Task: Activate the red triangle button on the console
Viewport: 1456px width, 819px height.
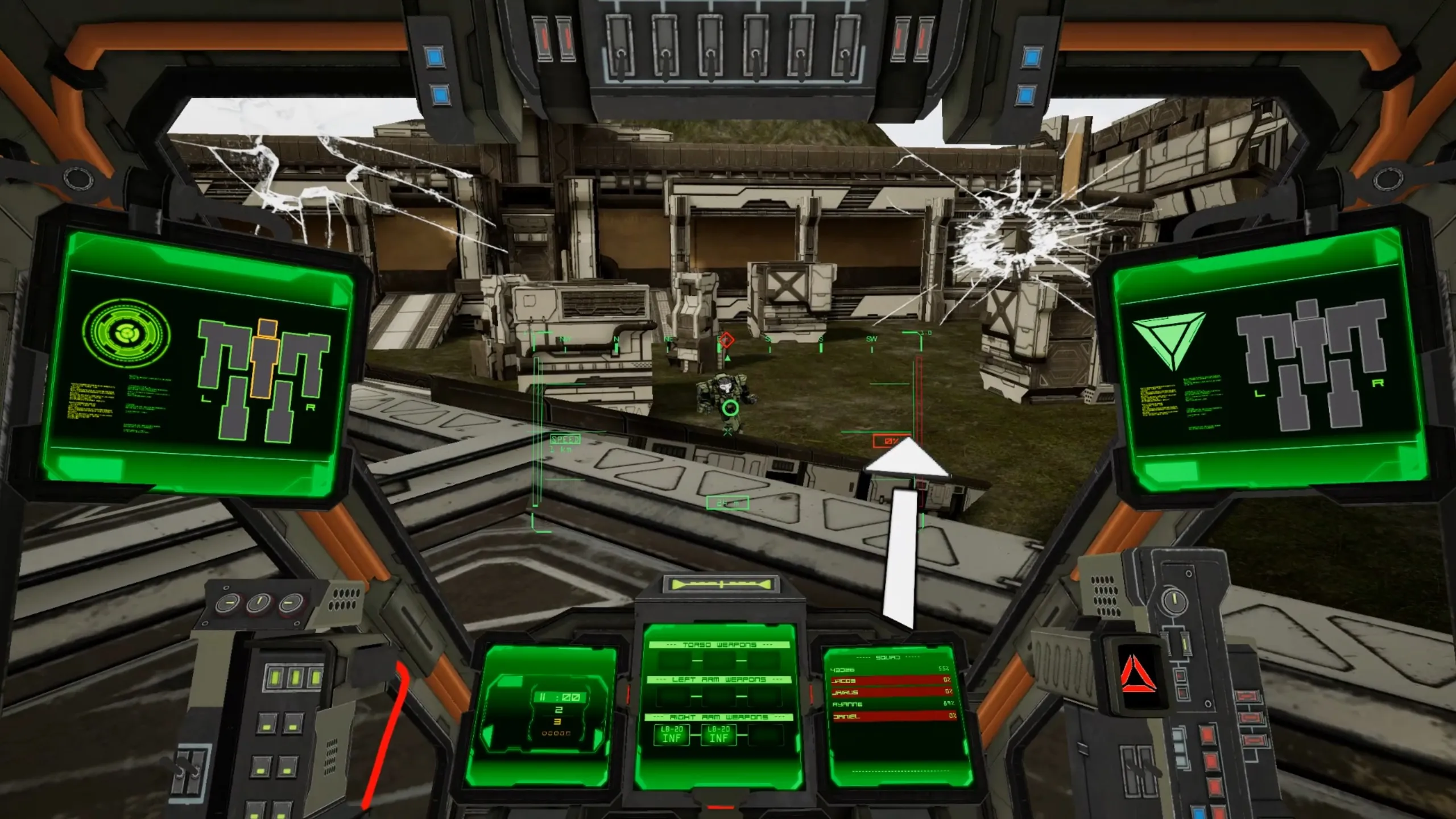Action: click(1138, 675)
